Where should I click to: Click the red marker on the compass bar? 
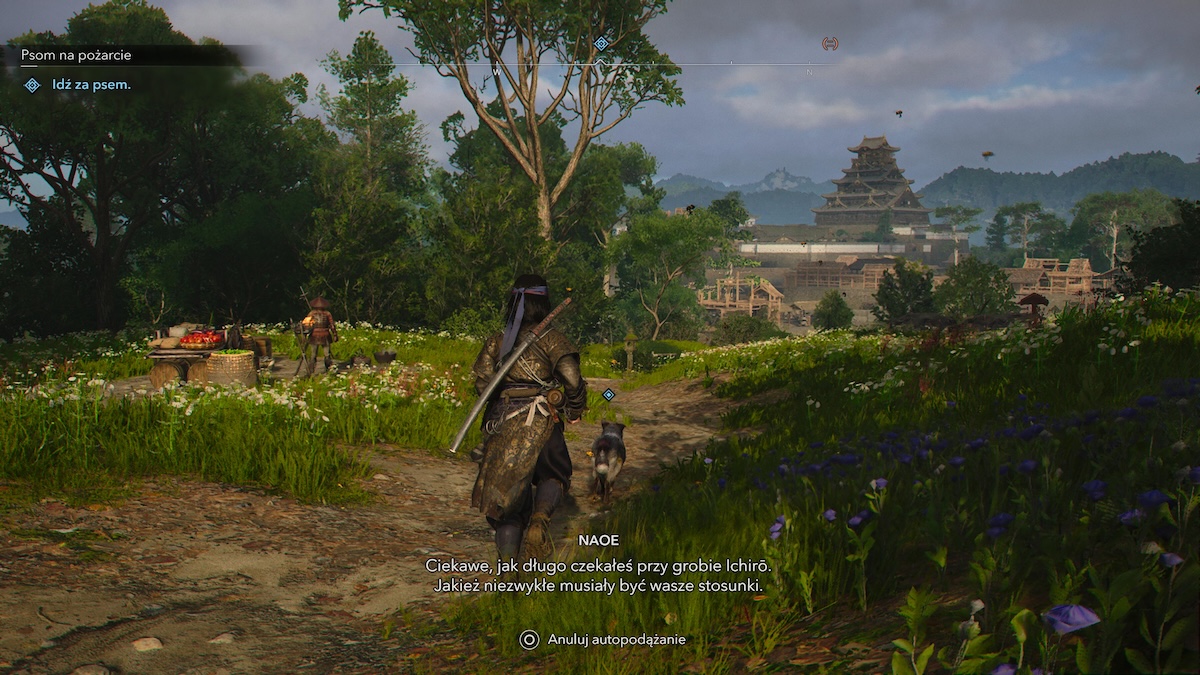[x=829, y=43]
